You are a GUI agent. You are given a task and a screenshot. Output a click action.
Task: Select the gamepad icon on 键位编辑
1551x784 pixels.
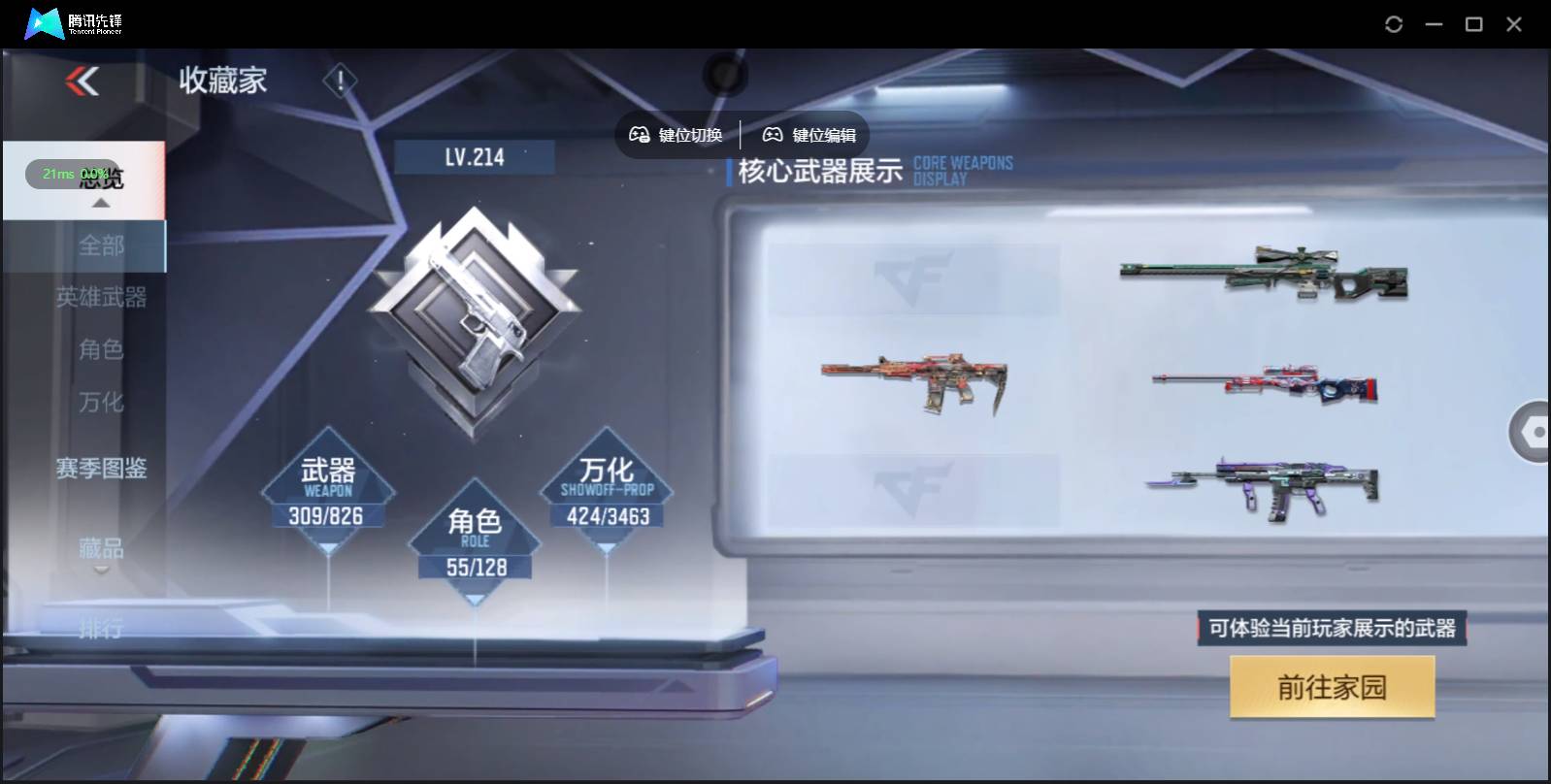(774, 135)
